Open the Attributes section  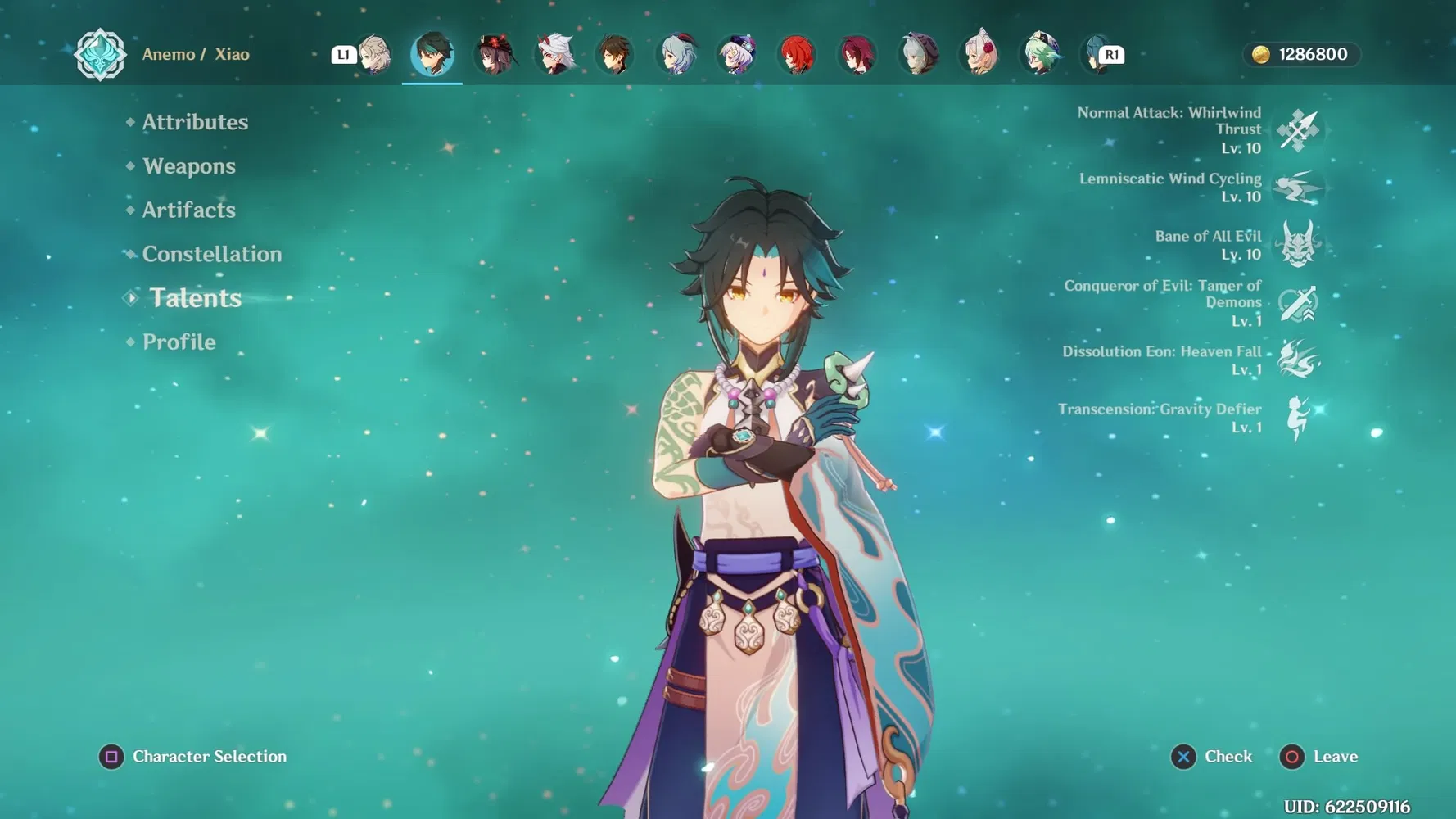pyautogui.click(x=195, y=122)
